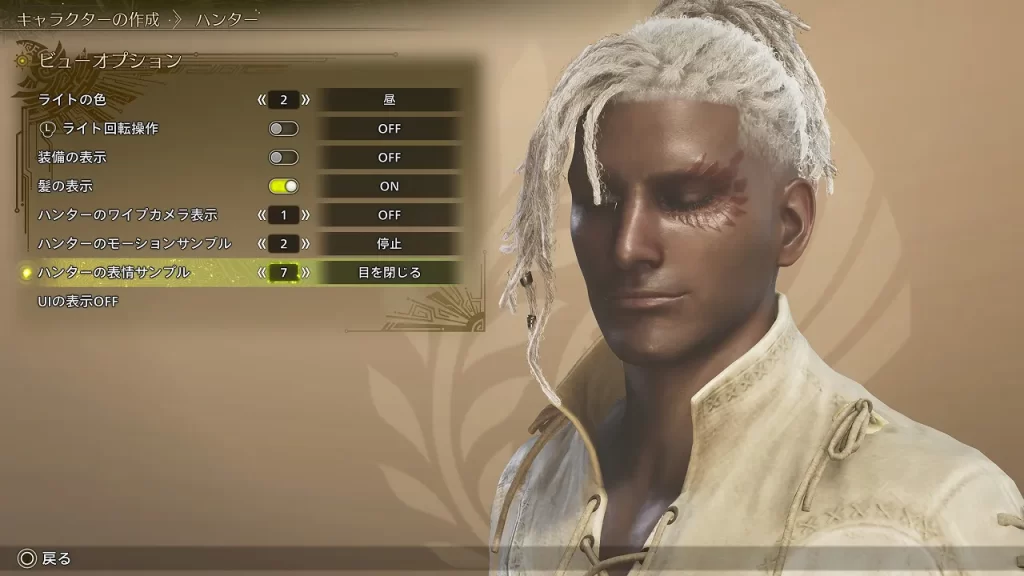Toggle the 装備の表示 switch
This screenshot has width=1024, height=576.
[x=284, y=157]
